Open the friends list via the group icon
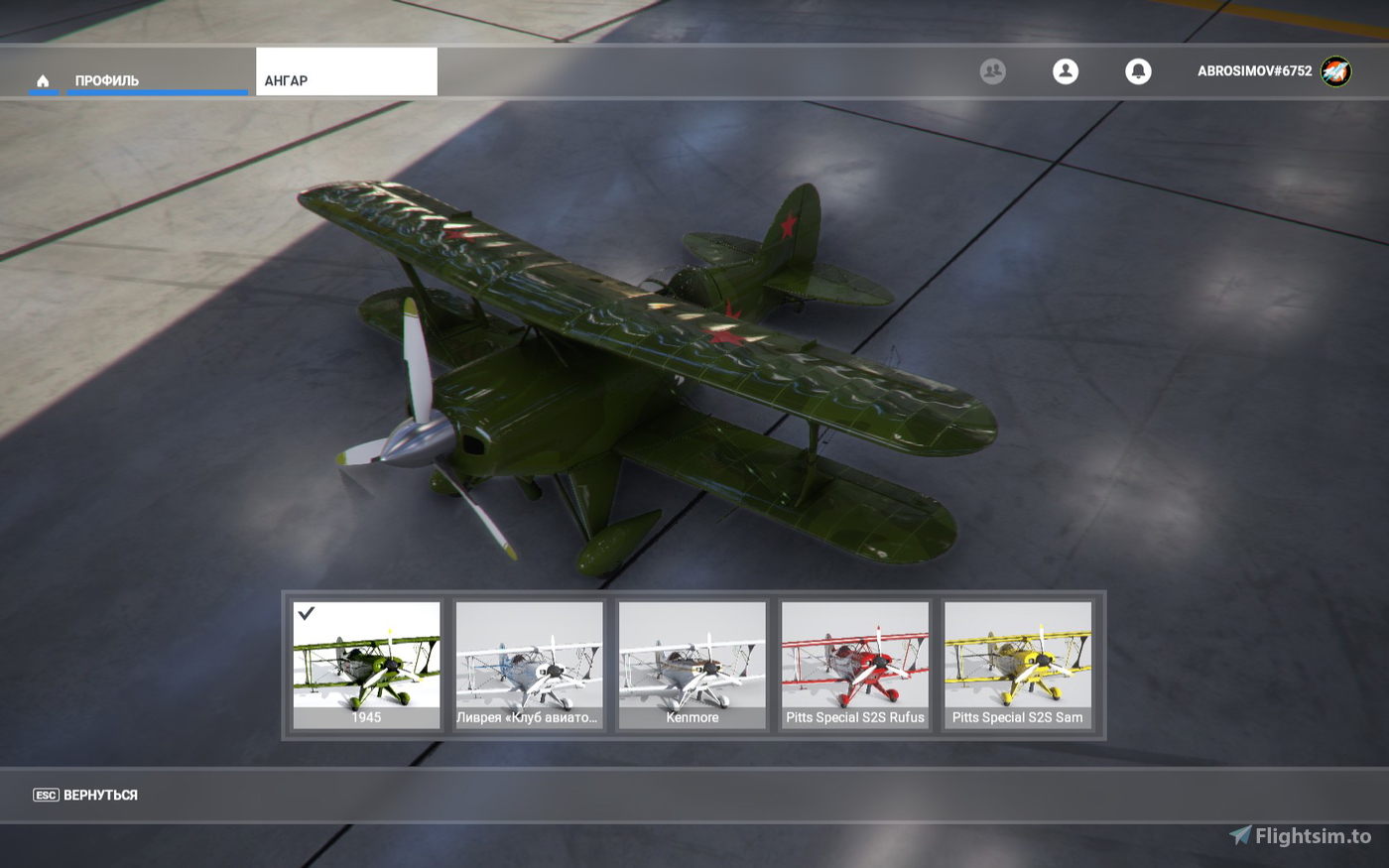1389x868 pixels. click(x=991, y=71)
